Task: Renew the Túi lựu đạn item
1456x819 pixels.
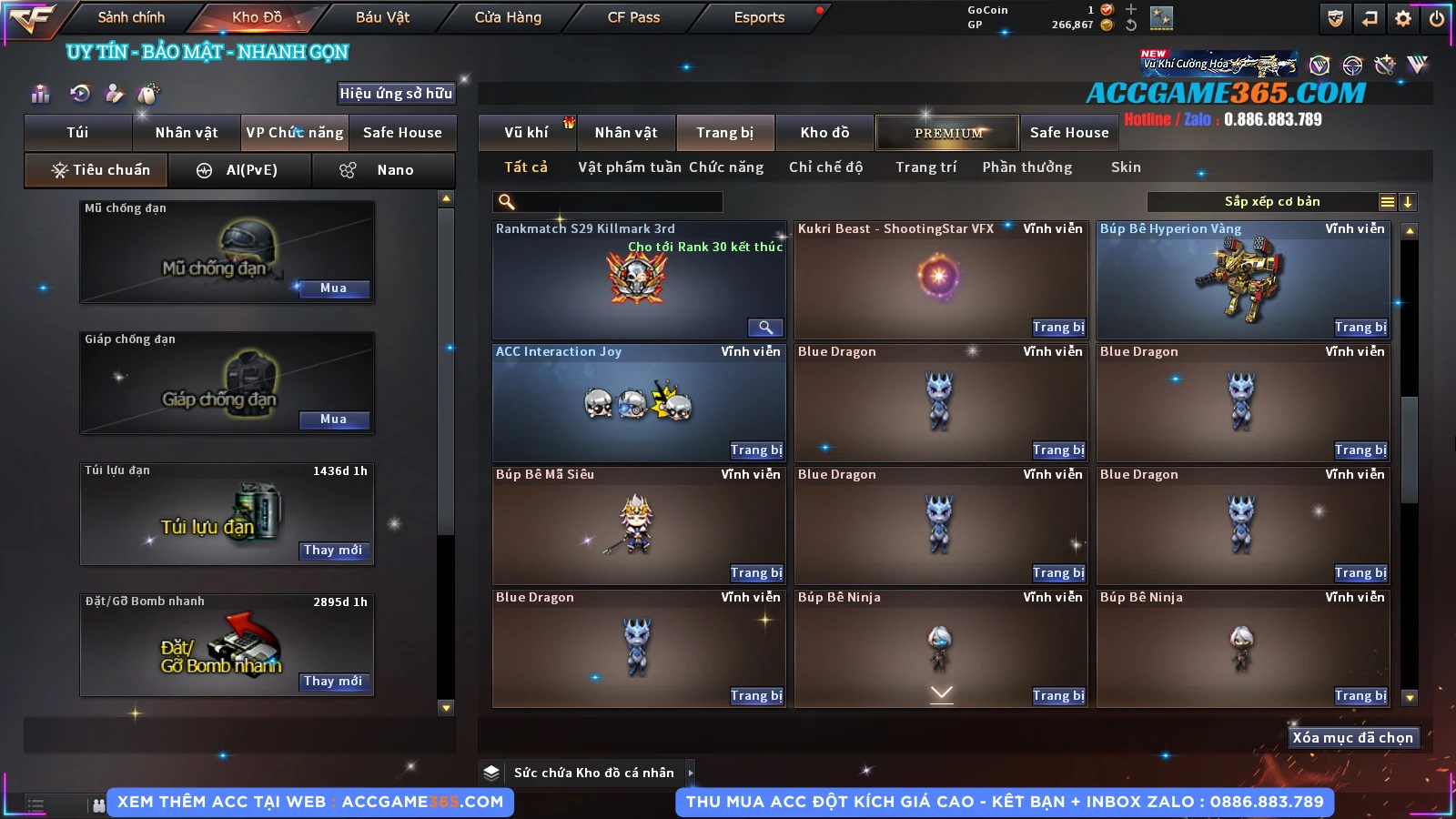Action: (x=333, y=551)
